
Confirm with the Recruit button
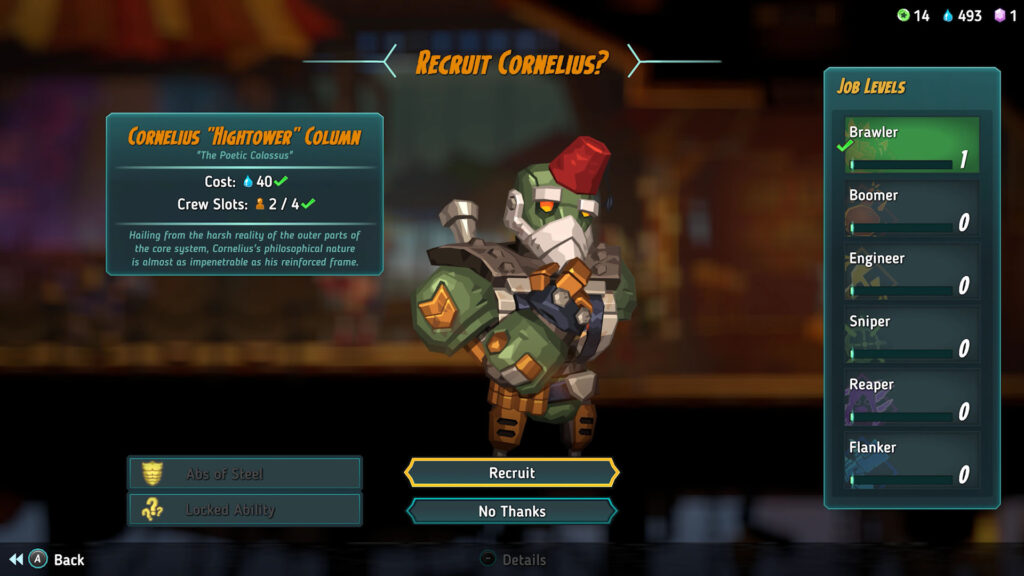[x=511, y=473]
